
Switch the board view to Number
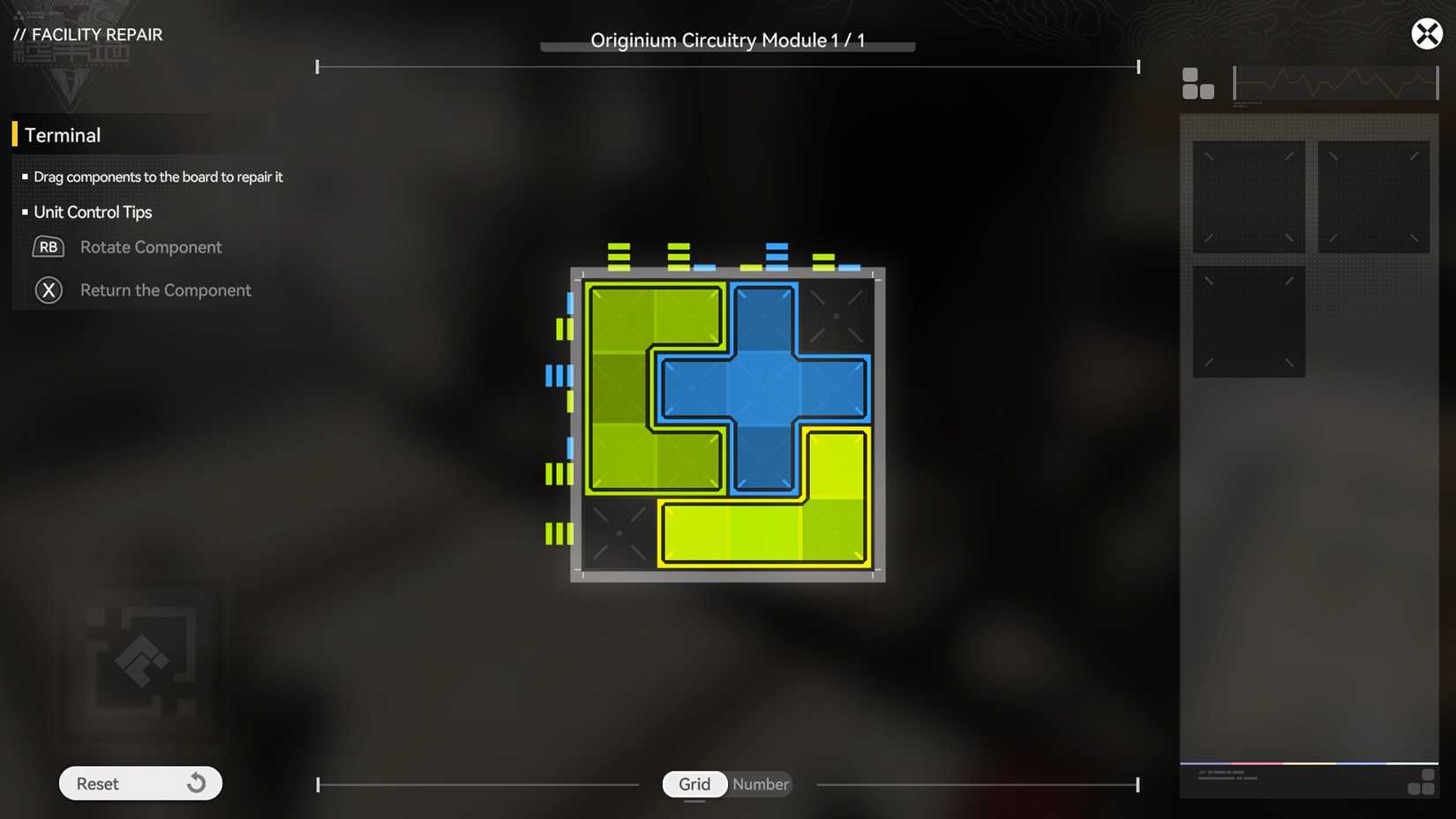click(759, 784)
